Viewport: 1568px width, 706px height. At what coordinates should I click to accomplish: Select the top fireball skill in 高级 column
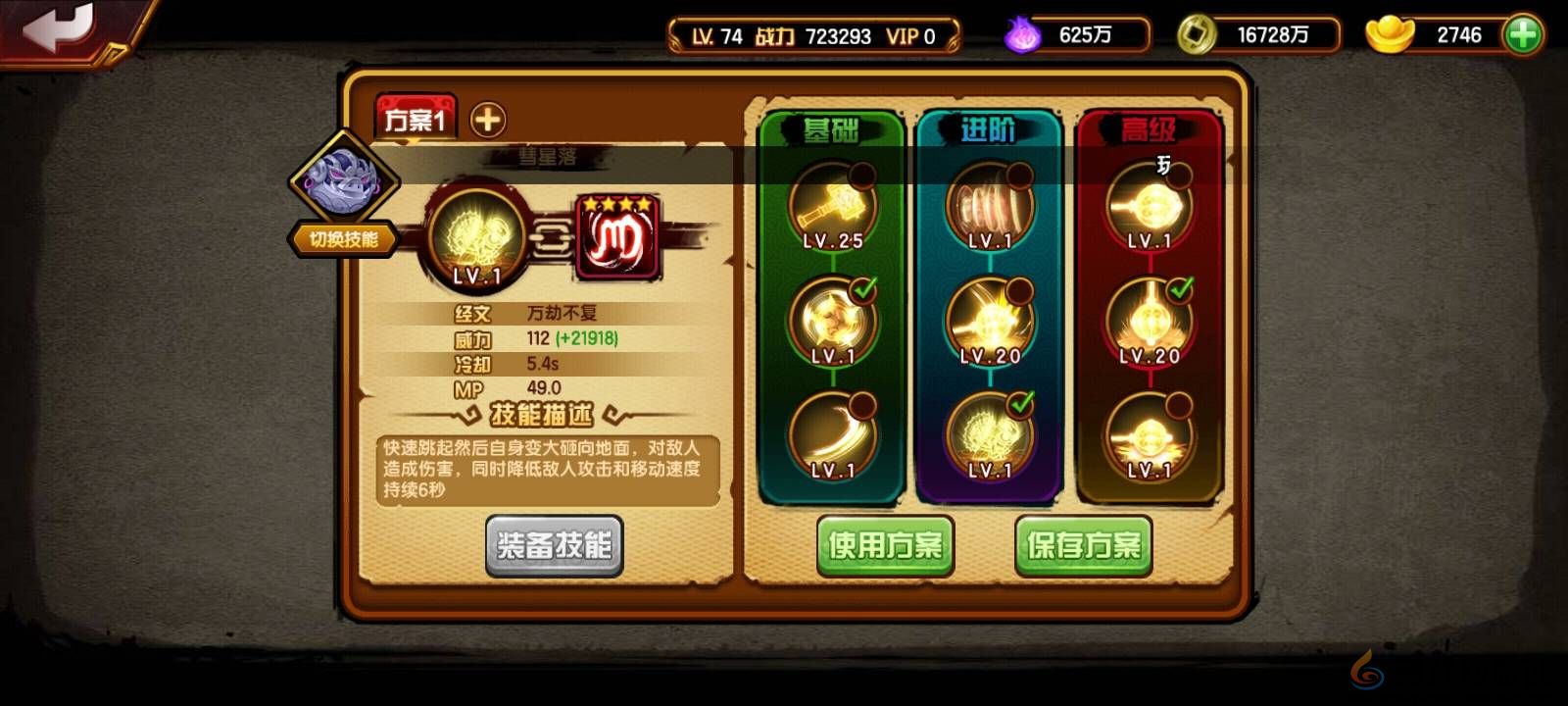tap(1151, 208)
